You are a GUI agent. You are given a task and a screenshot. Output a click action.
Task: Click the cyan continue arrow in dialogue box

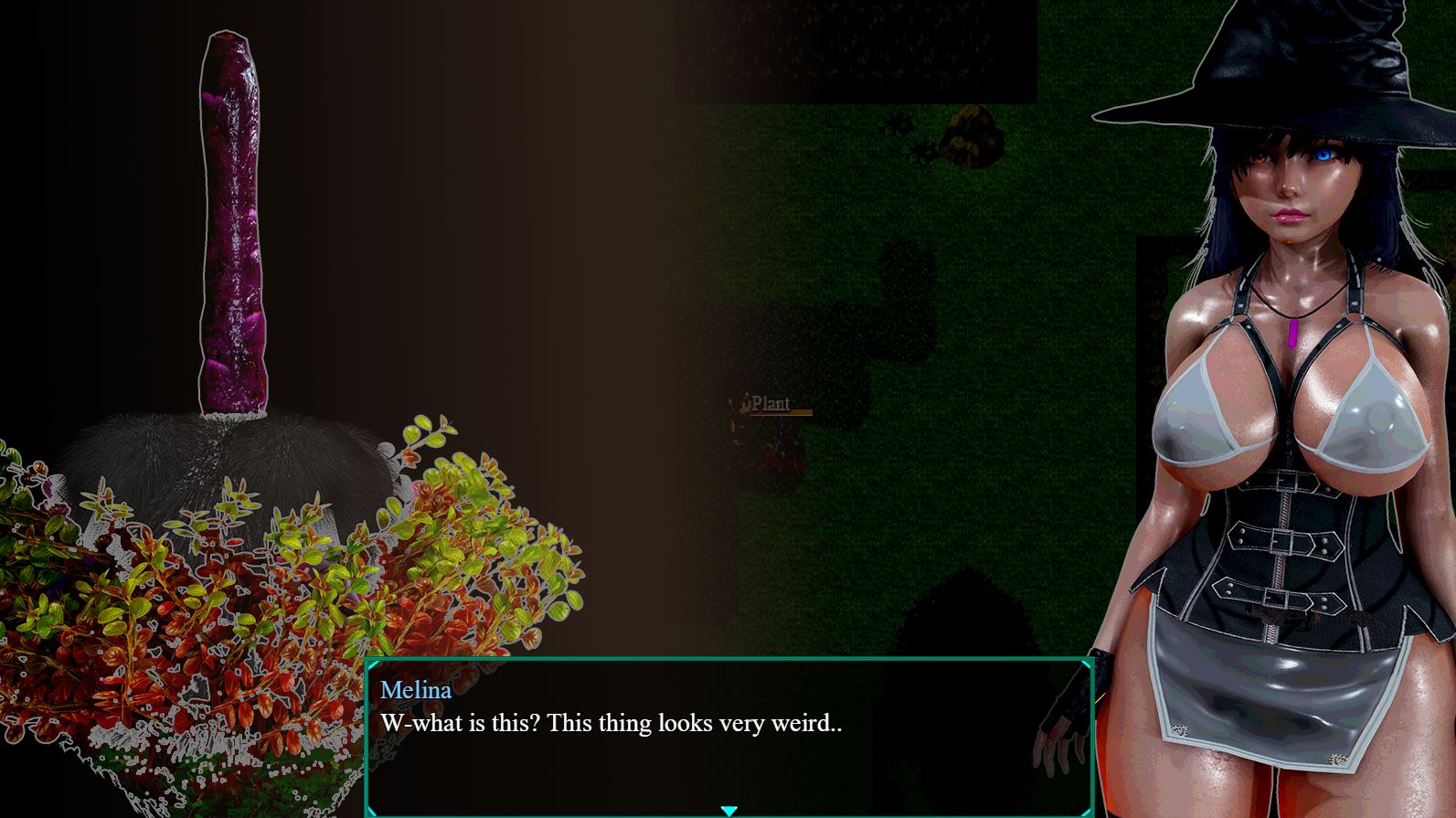tap(728, 810)
